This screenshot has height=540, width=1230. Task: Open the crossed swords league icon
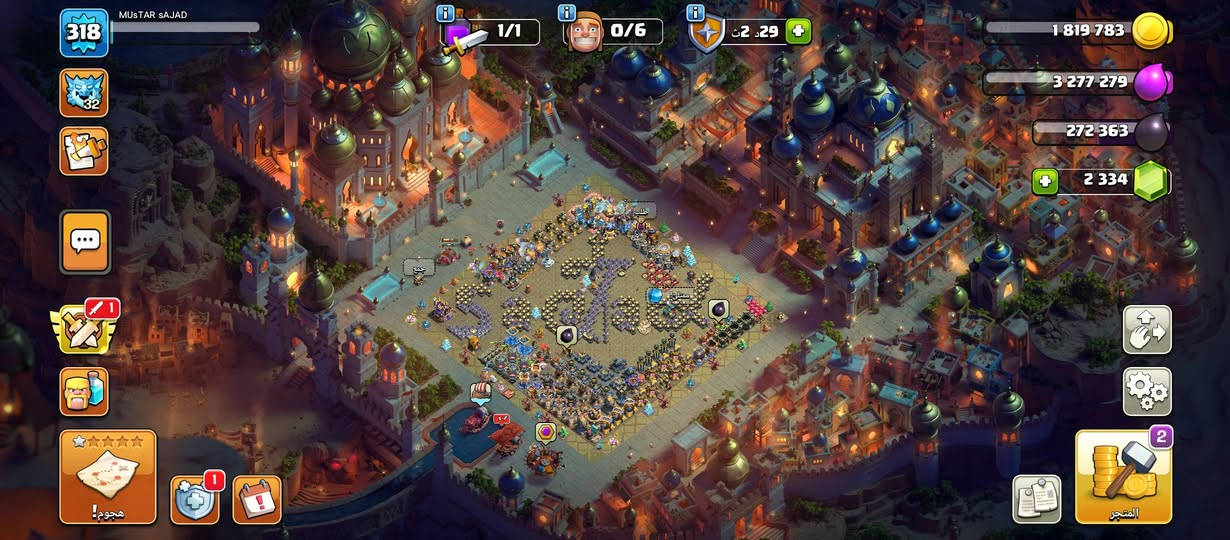[x=84, y=328]
